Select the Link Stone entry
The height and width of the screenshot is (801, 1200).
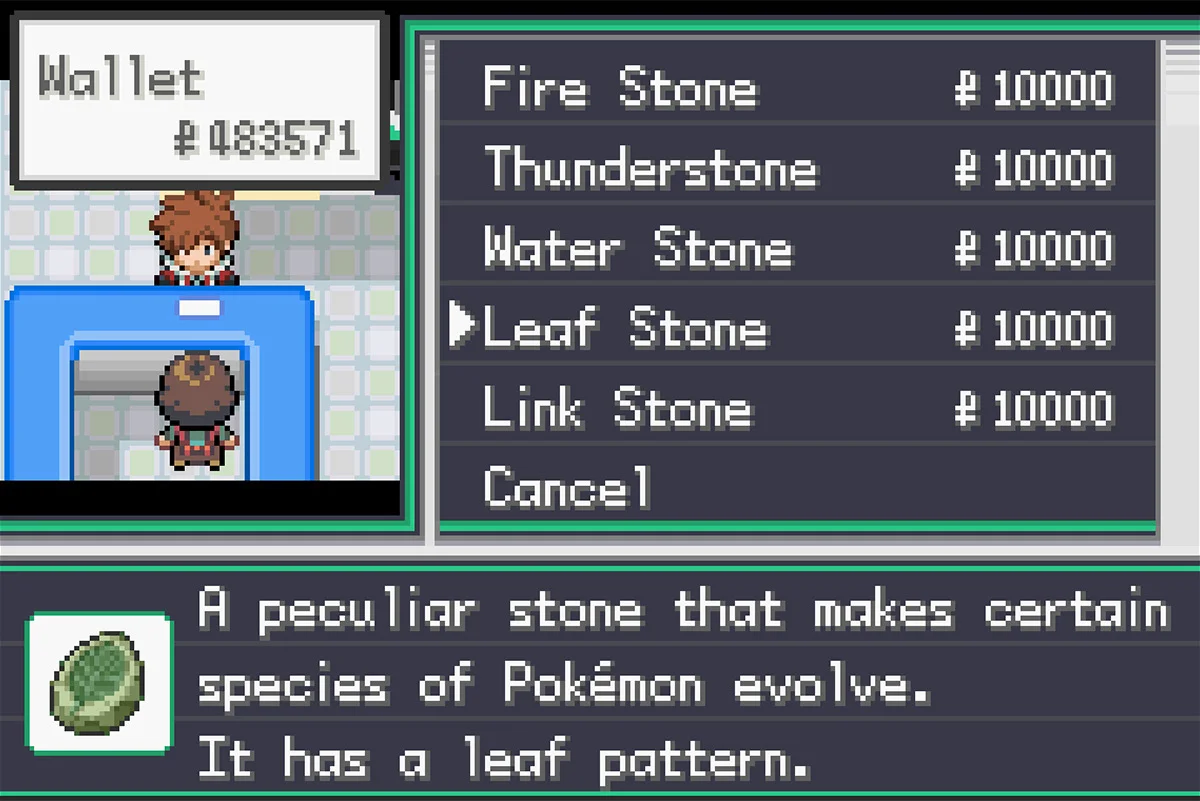(617, 407)
